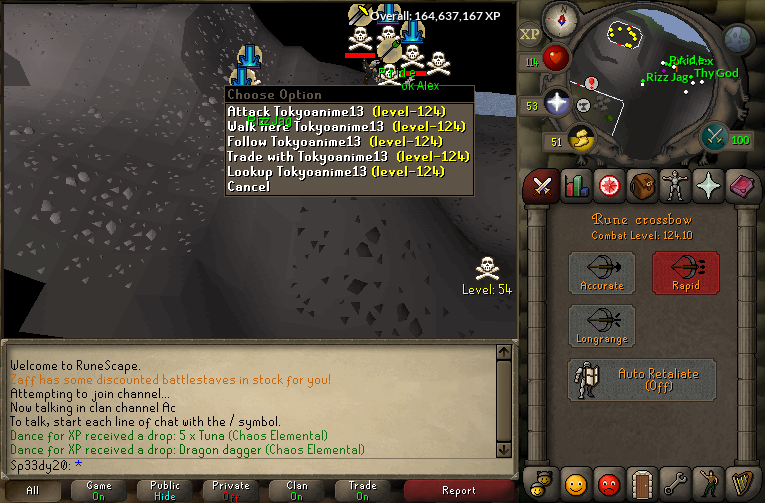The image size is (765, 504).
Task: Switch to the Magic spellbook tab
Action: pos(743,185)
